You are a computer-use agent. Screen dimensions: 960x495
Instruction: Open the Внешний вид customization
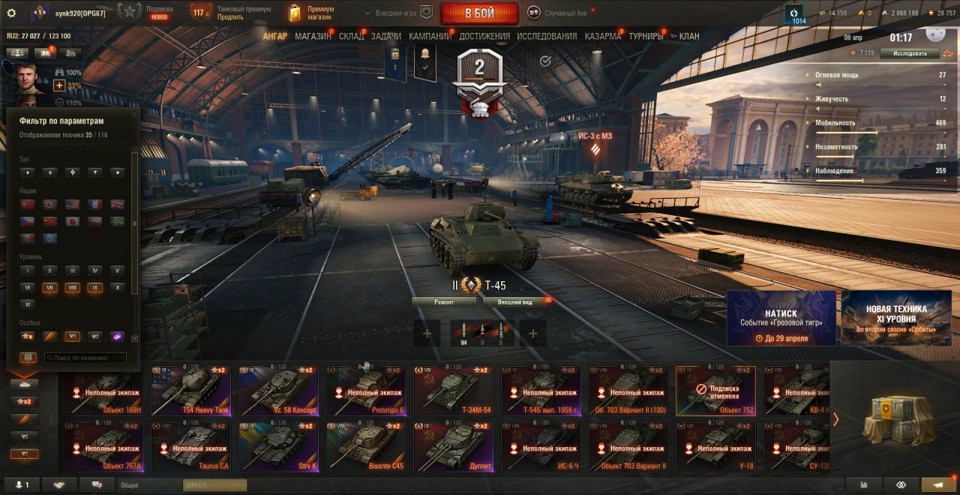pyautogui.click(x=515, y=300)
